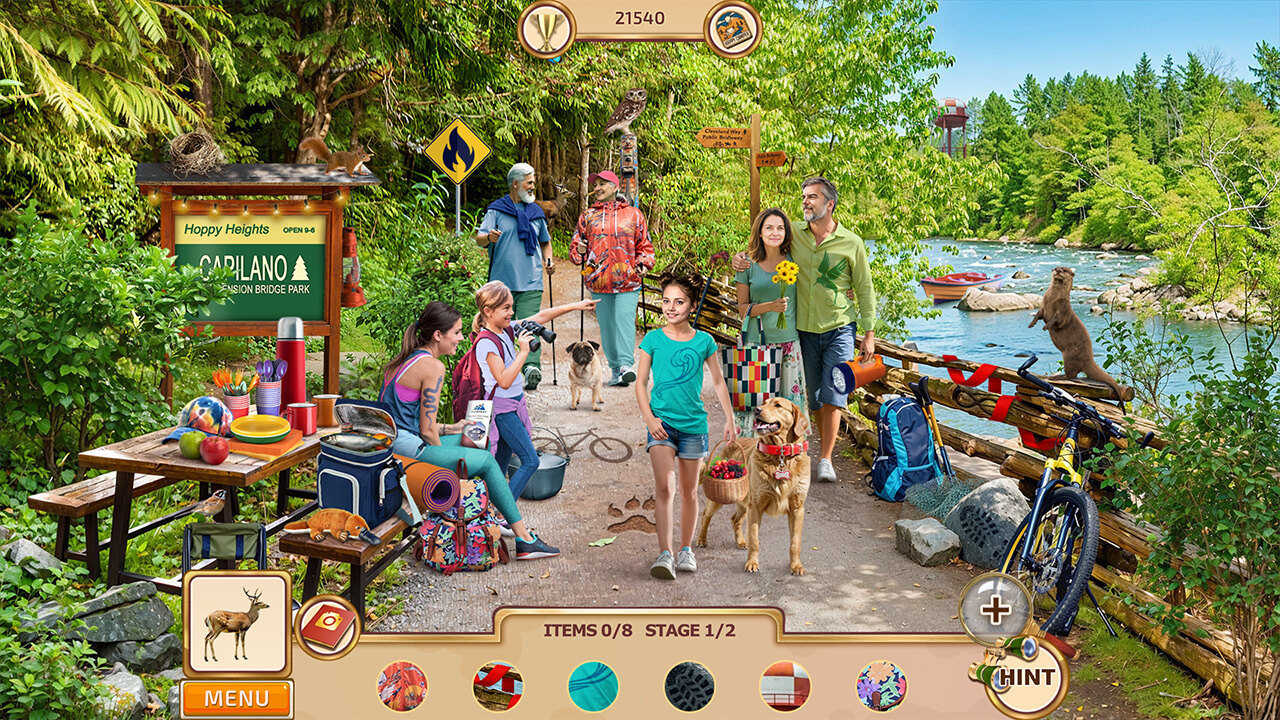Select the orange floral fabric fragment
This screenshot has height=720, width=1280.
[402, 686]
